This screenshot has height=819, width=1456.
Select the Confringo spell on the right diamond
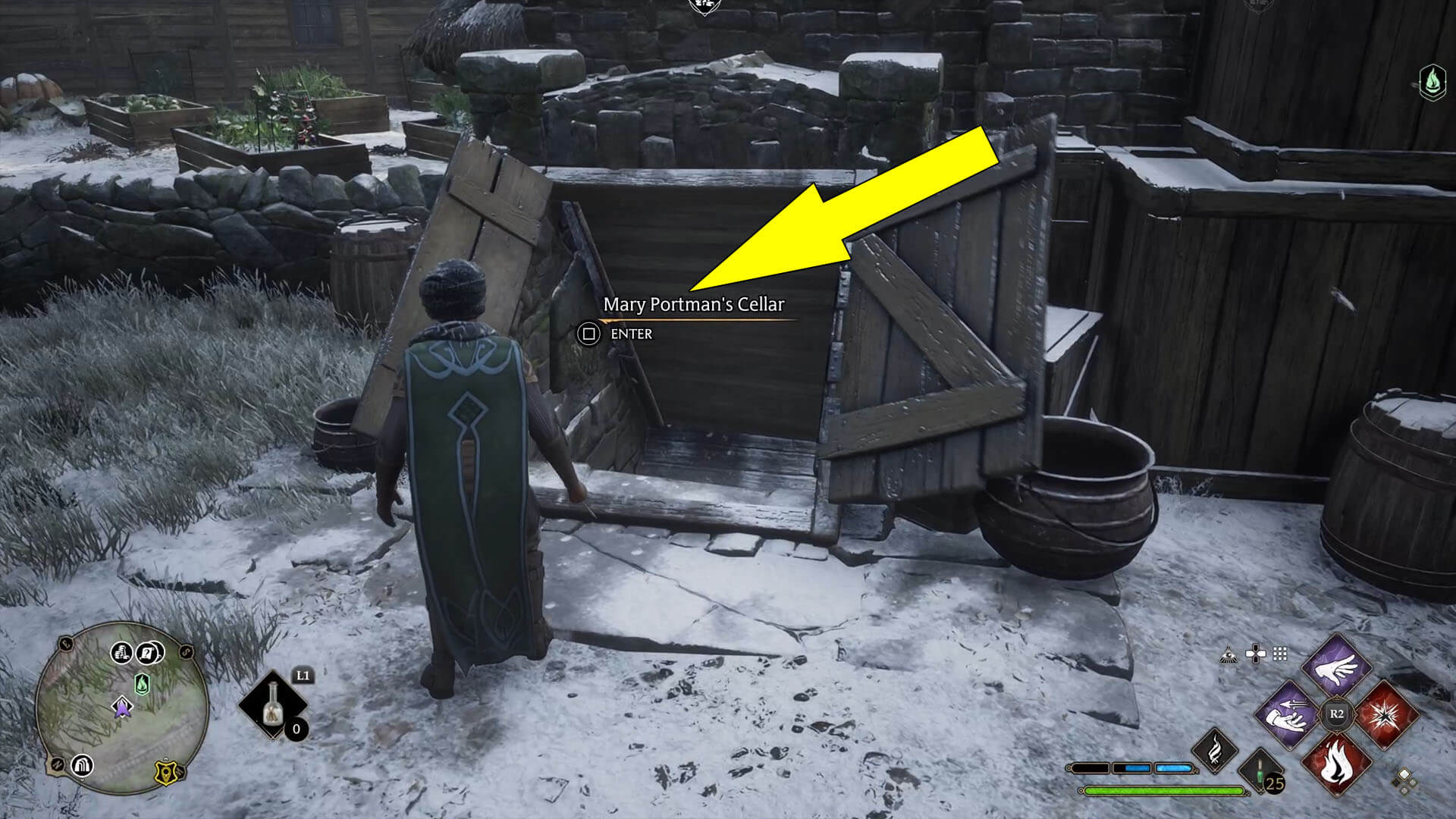coord(1387,715)
